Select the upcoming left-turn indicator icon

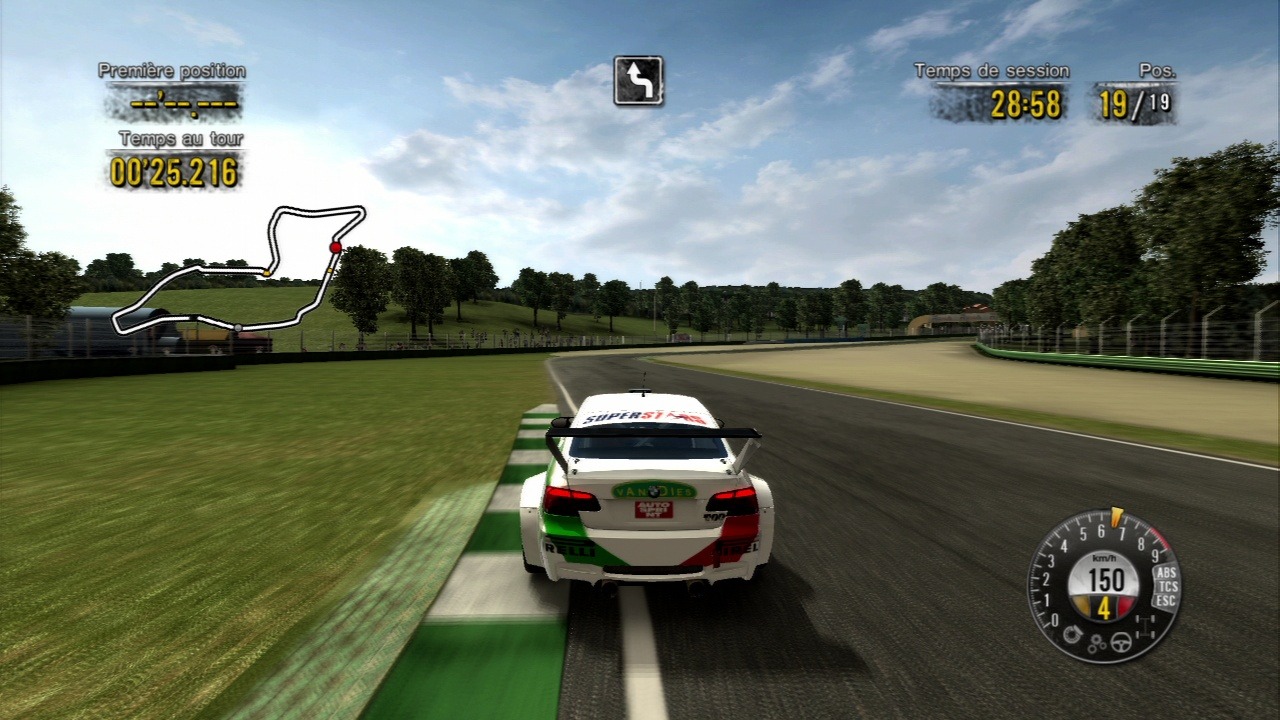638,81
